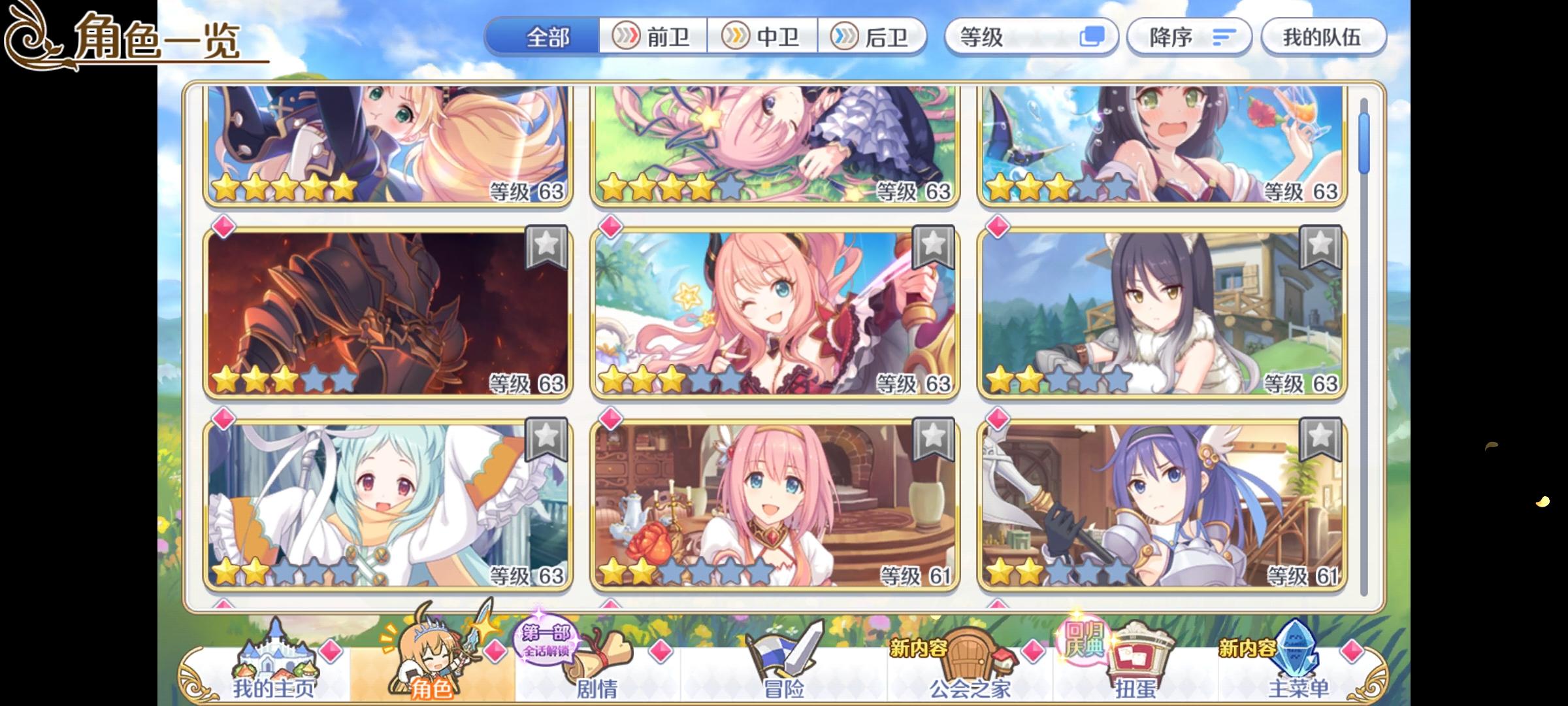1568x706 pixels.
Task: Open the 降序 sort order selector
Action: 1189,37
